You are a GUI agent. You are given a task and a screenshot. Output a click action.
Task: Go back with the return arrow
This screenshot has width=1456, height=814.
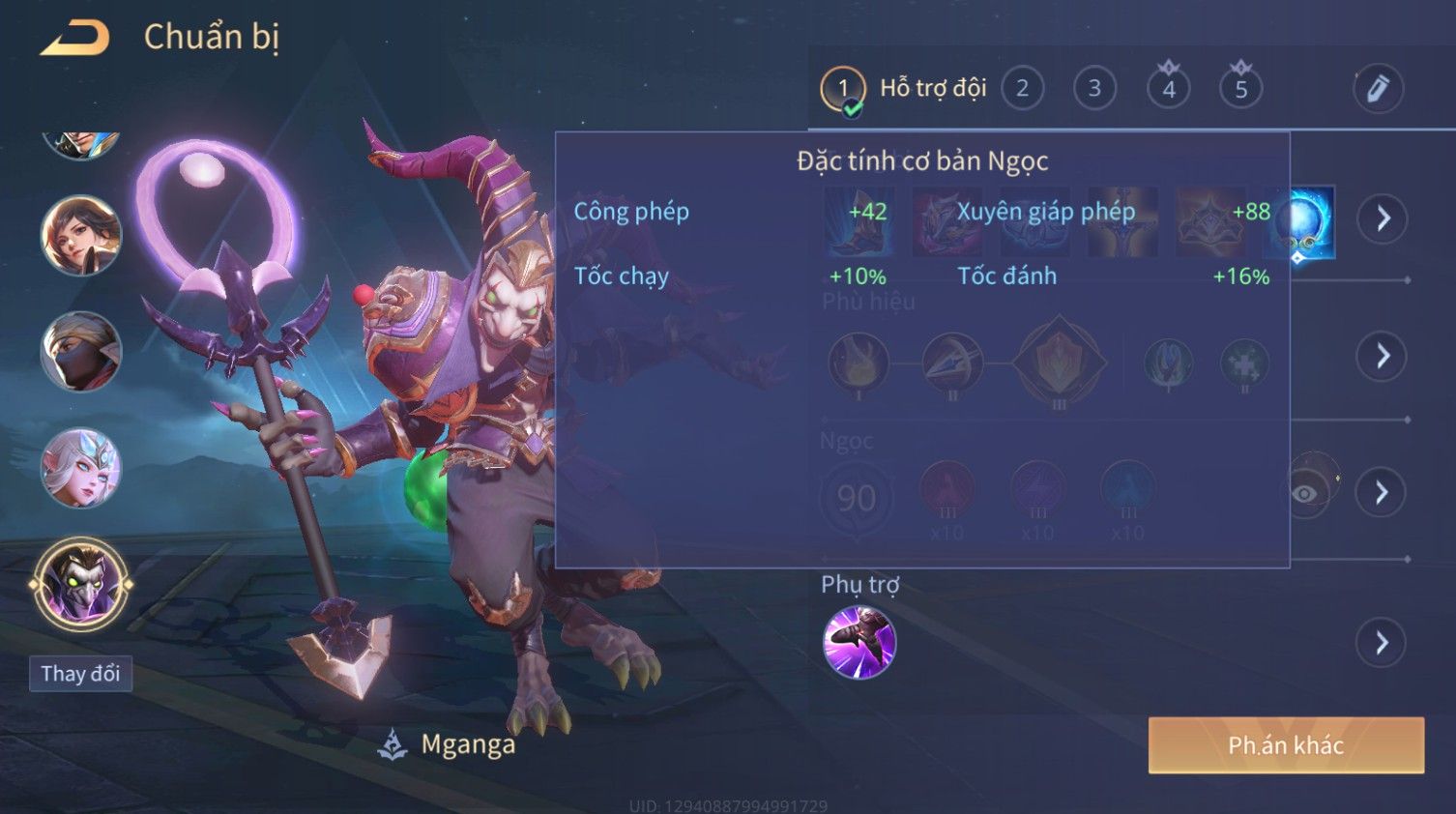(74, 38)
